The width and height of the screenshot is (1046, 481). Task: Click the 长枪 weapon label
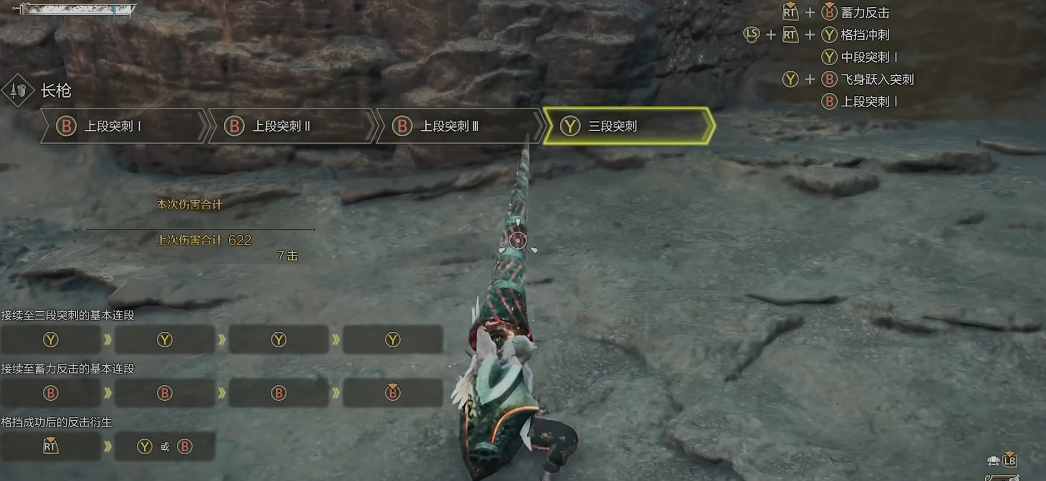pyautogui.click(x=56, y=90)
